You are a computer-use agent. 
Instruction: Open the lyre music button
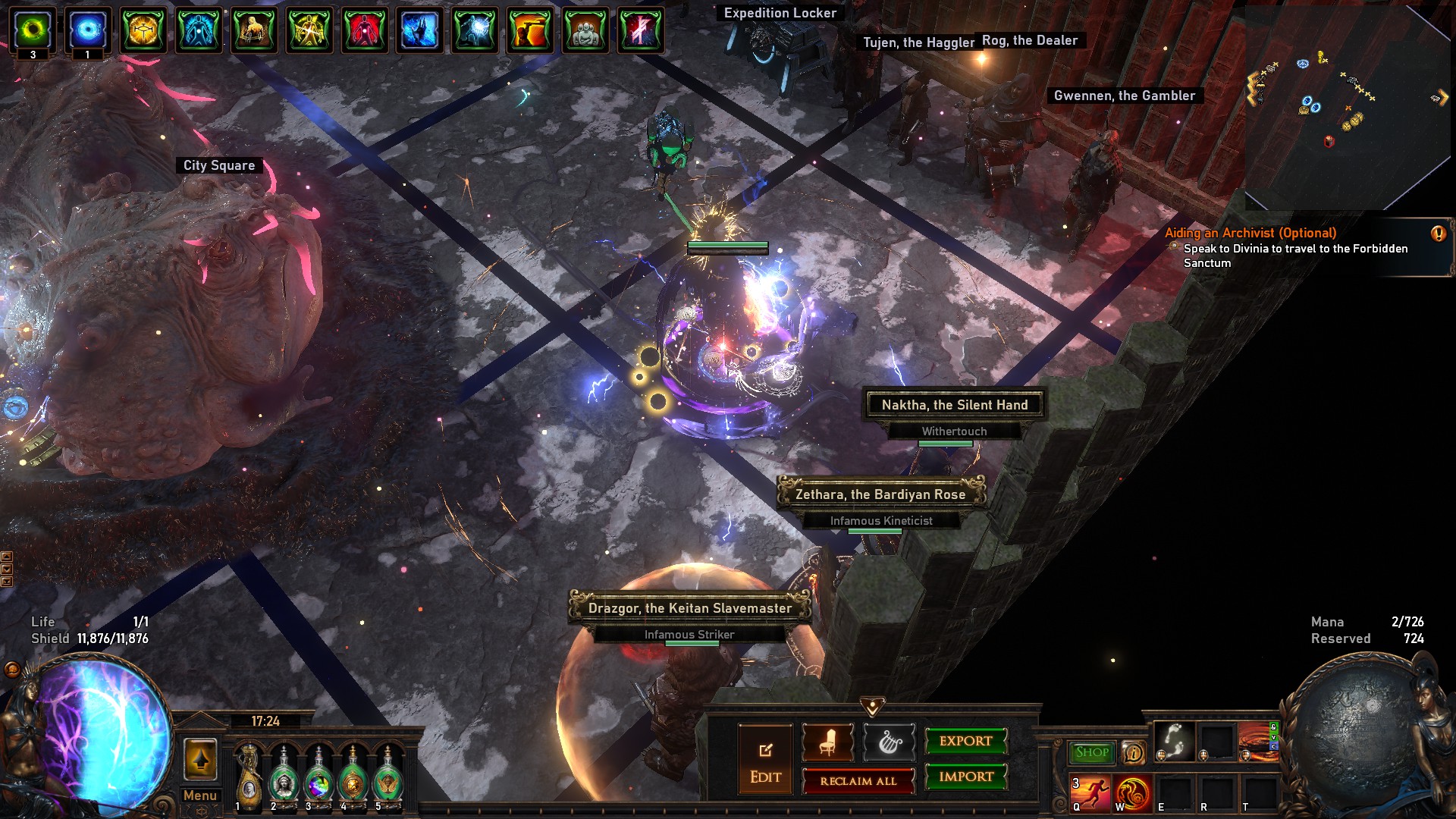pyautogui.click(x=889, y=742)
